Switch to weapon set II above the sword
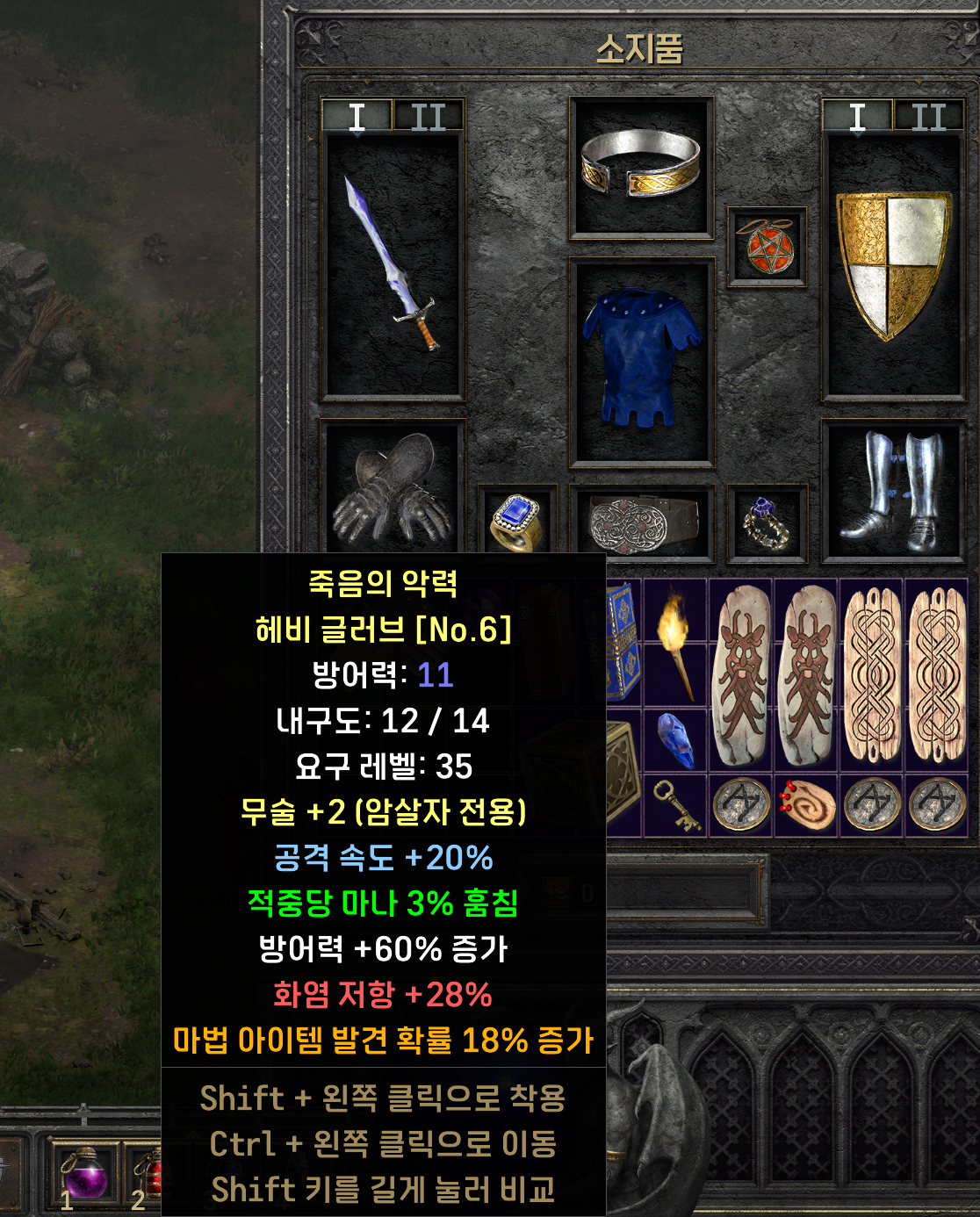The height and width of the screenshot is (1217, 980). tap(428, 117)
